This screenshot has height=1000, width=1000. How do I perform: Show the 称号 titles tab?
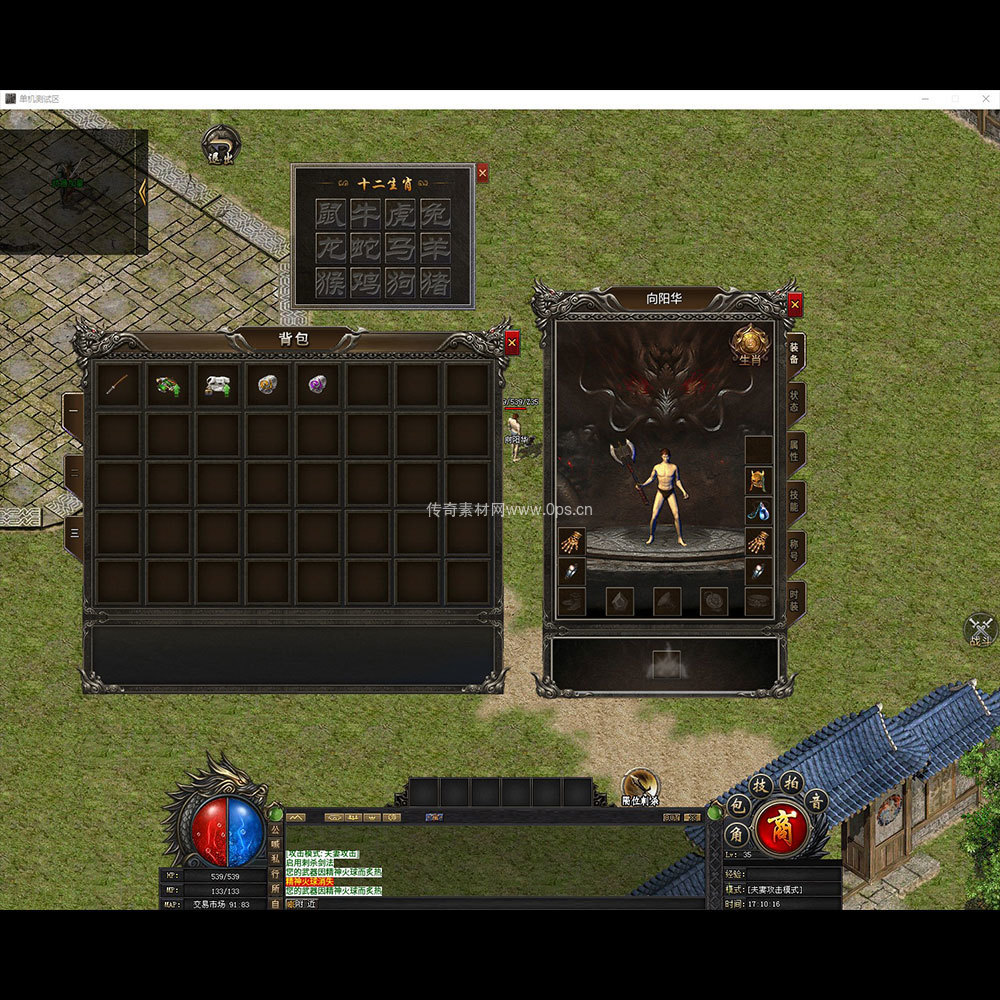point(795,552)
